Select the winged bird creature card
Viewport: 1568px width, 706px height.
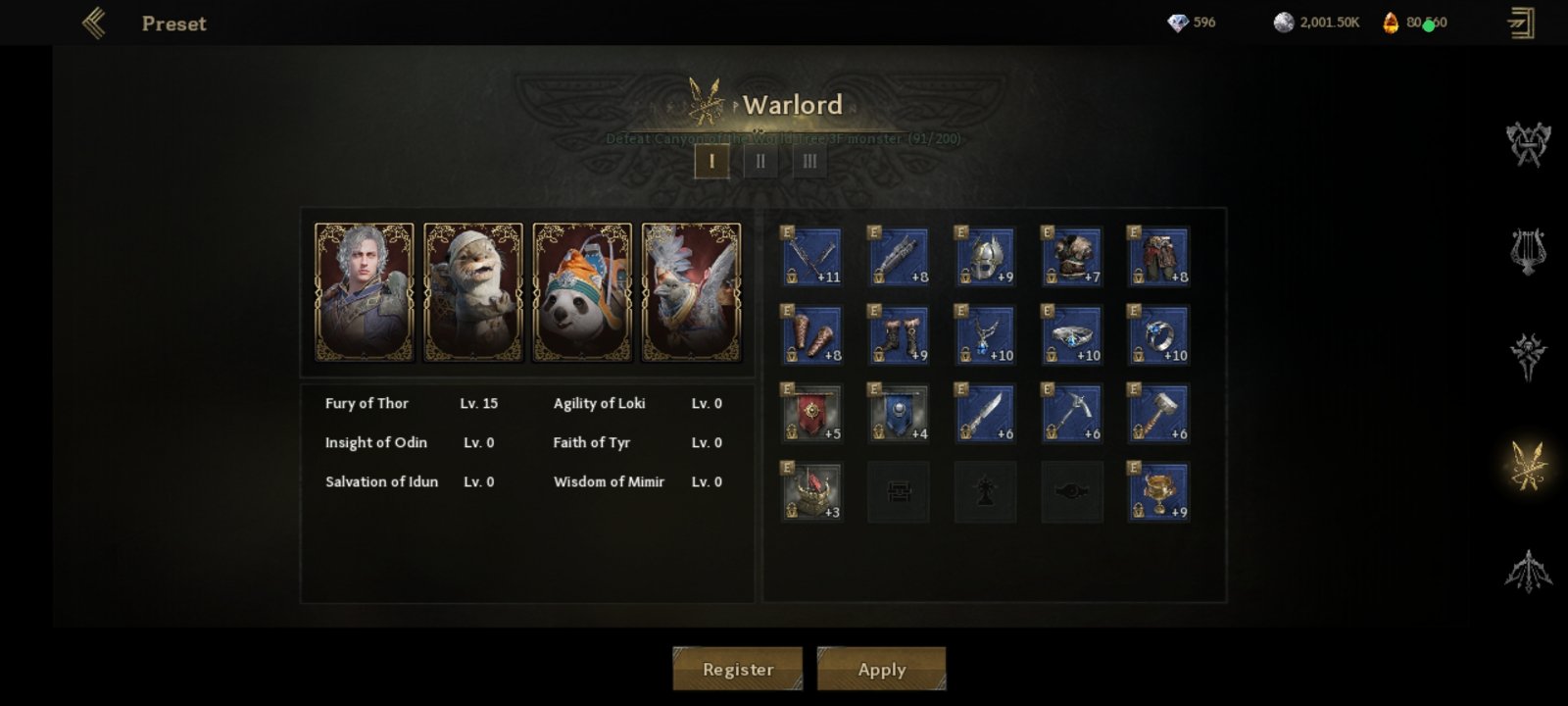coord(691,292)
